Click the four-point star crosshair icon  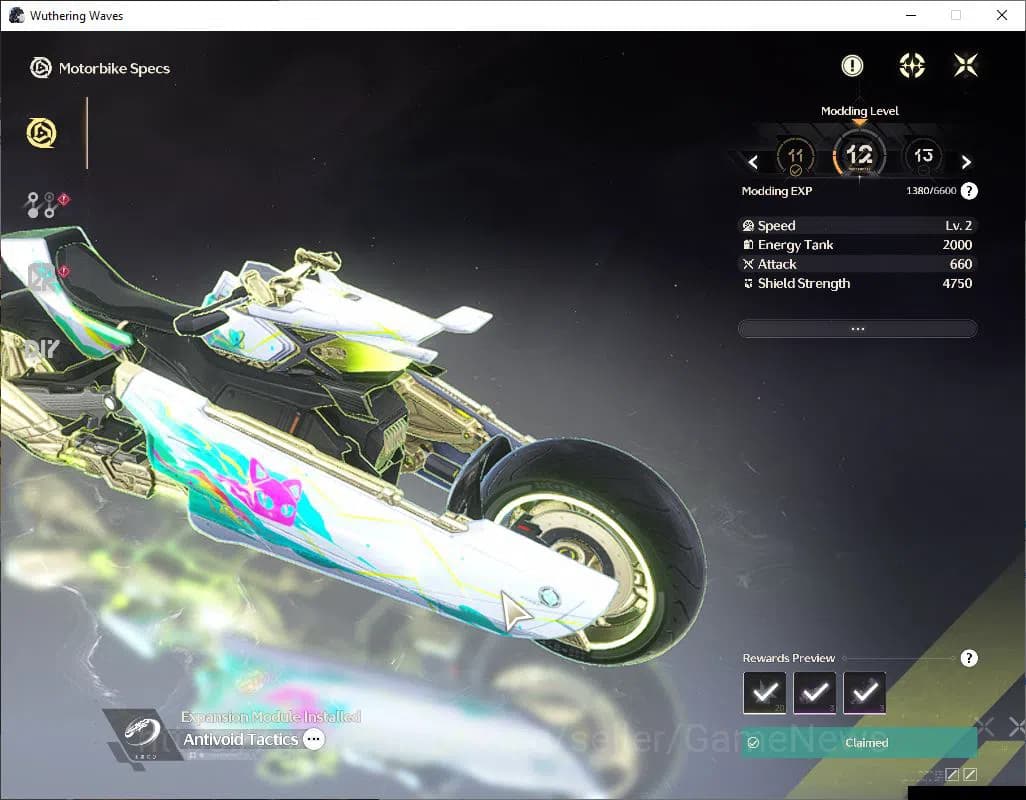[x=911, y=66]
